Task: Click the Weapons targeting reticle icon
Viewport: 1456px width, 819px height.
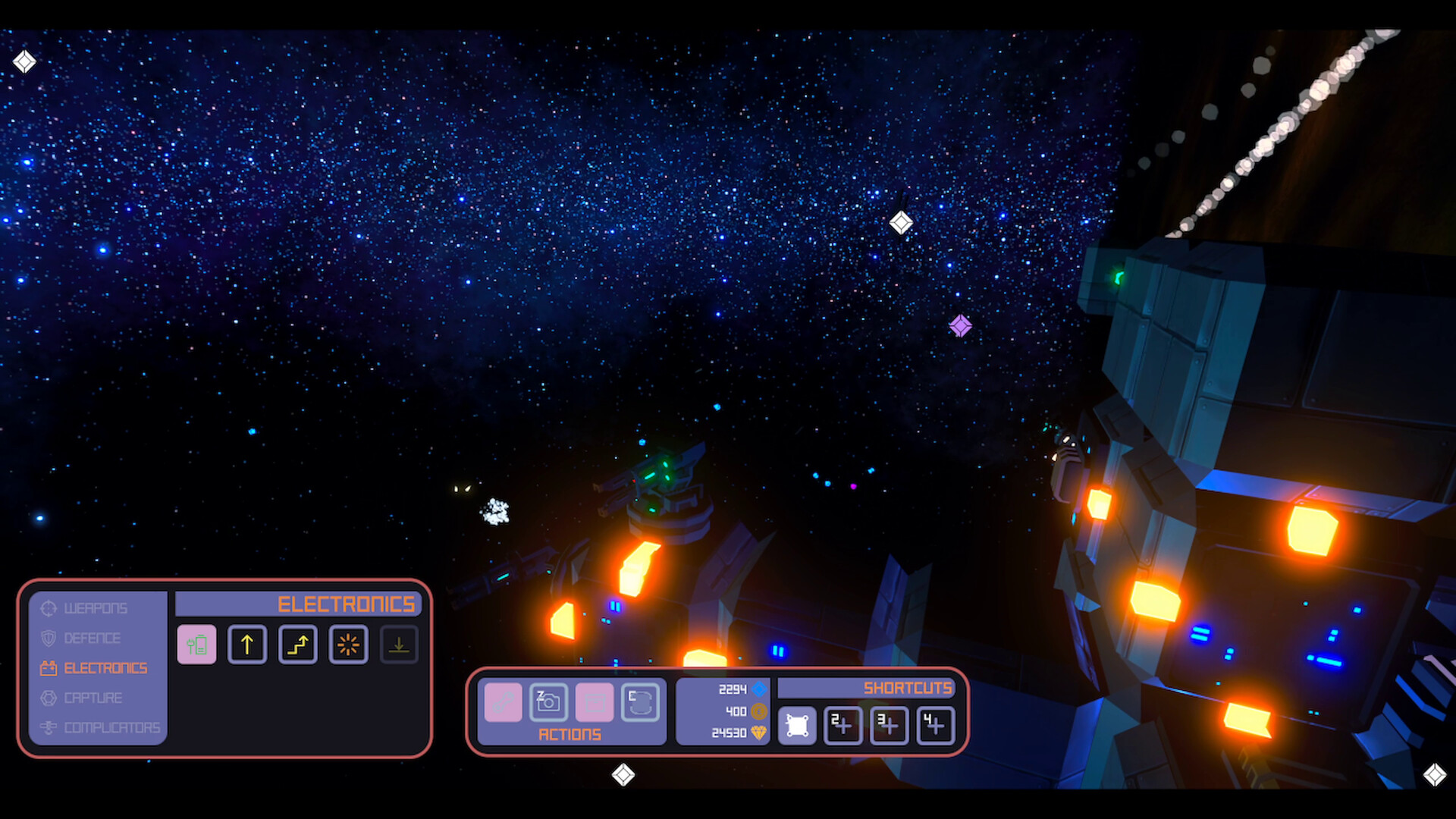Action: point(49,608)
